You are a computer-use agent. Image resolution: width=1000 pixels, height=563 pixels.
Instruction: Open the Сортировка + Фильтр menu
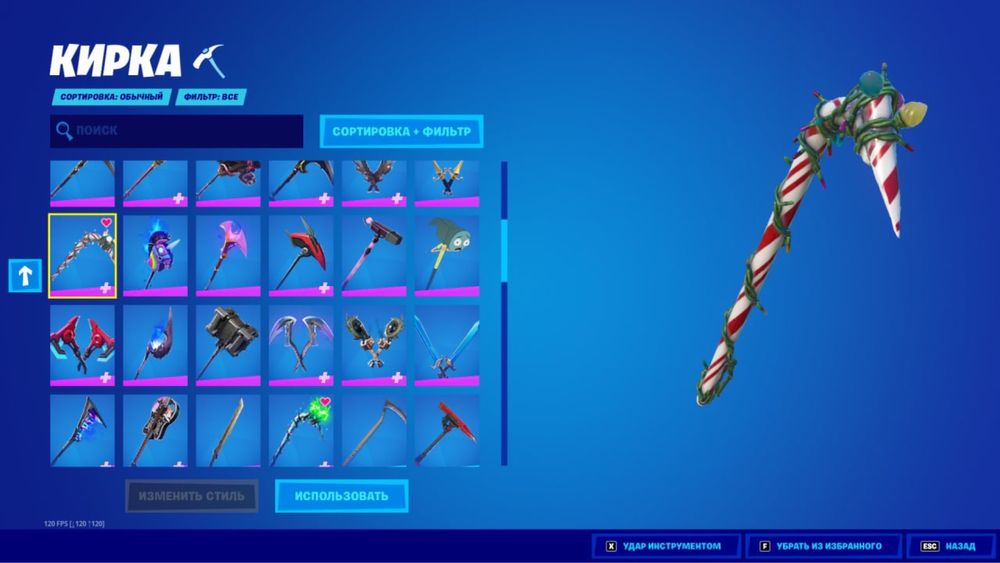click(x=401, y=131)
